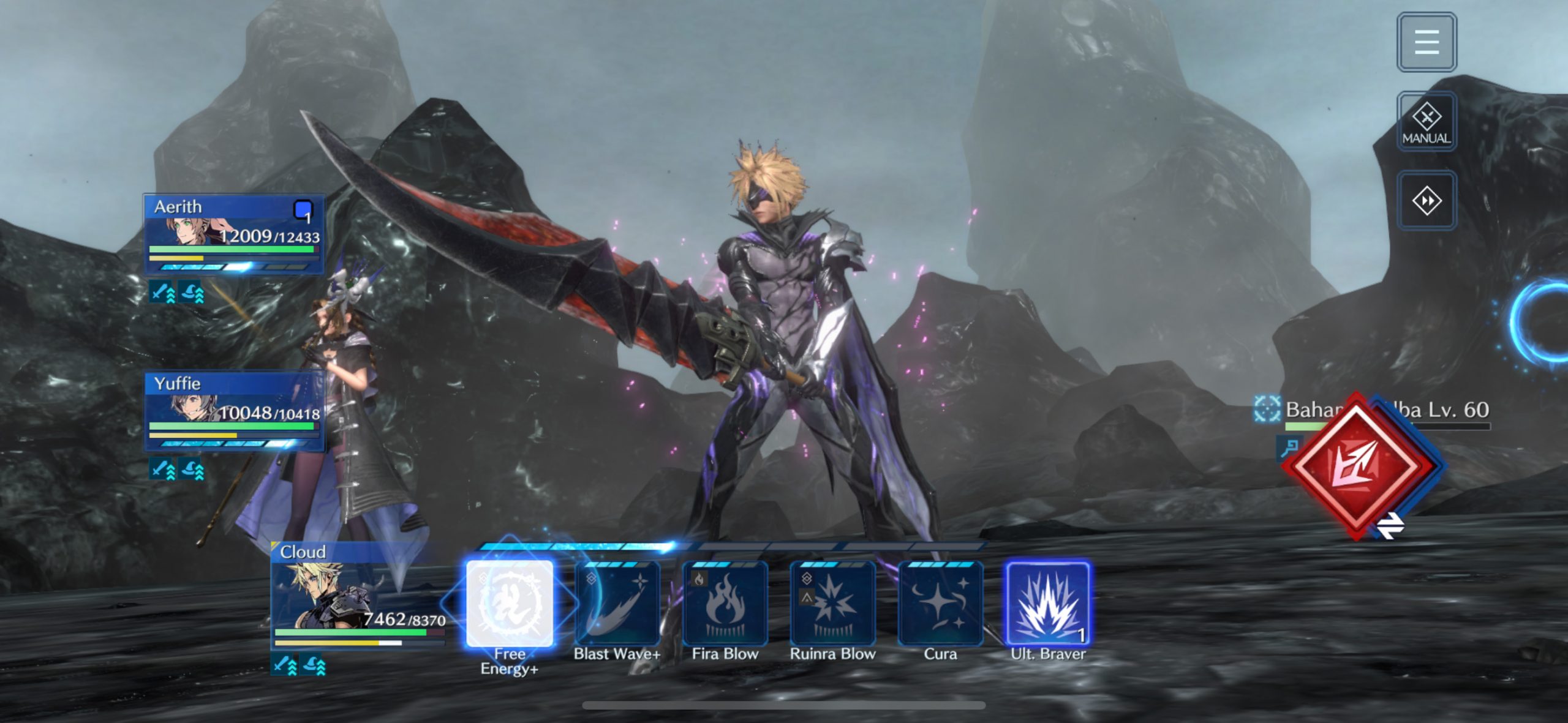Cast Fira Blow

[x=725, y=604]
